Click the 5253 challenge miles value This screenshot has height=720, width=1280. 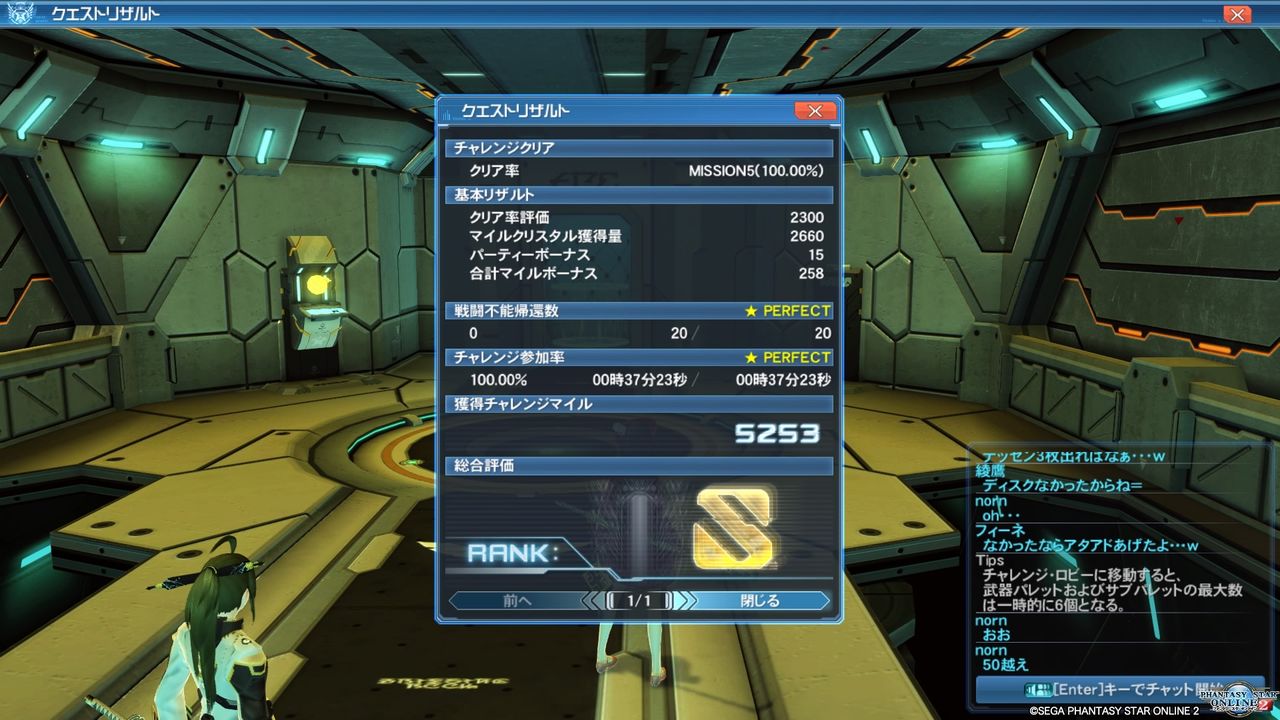coord(780,435)
